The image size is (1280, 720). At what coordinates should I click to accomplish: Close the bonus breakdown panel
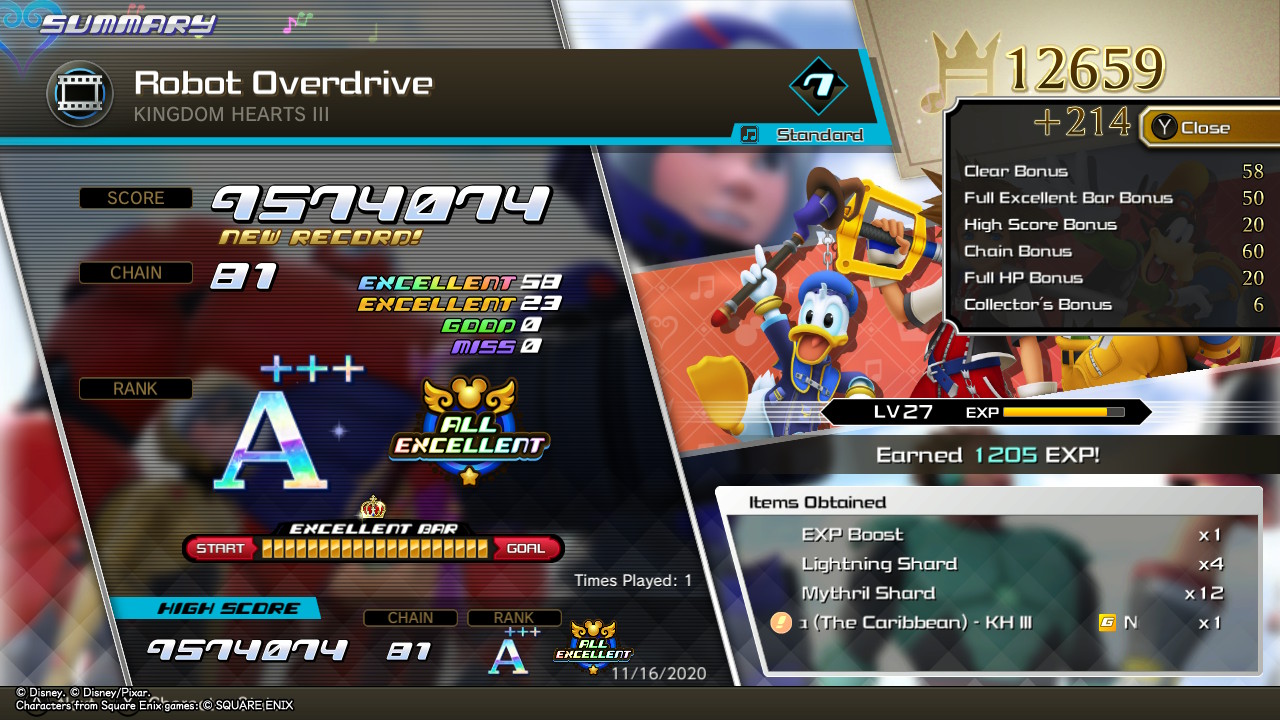pyautogui.click(x=1193, y=127)
